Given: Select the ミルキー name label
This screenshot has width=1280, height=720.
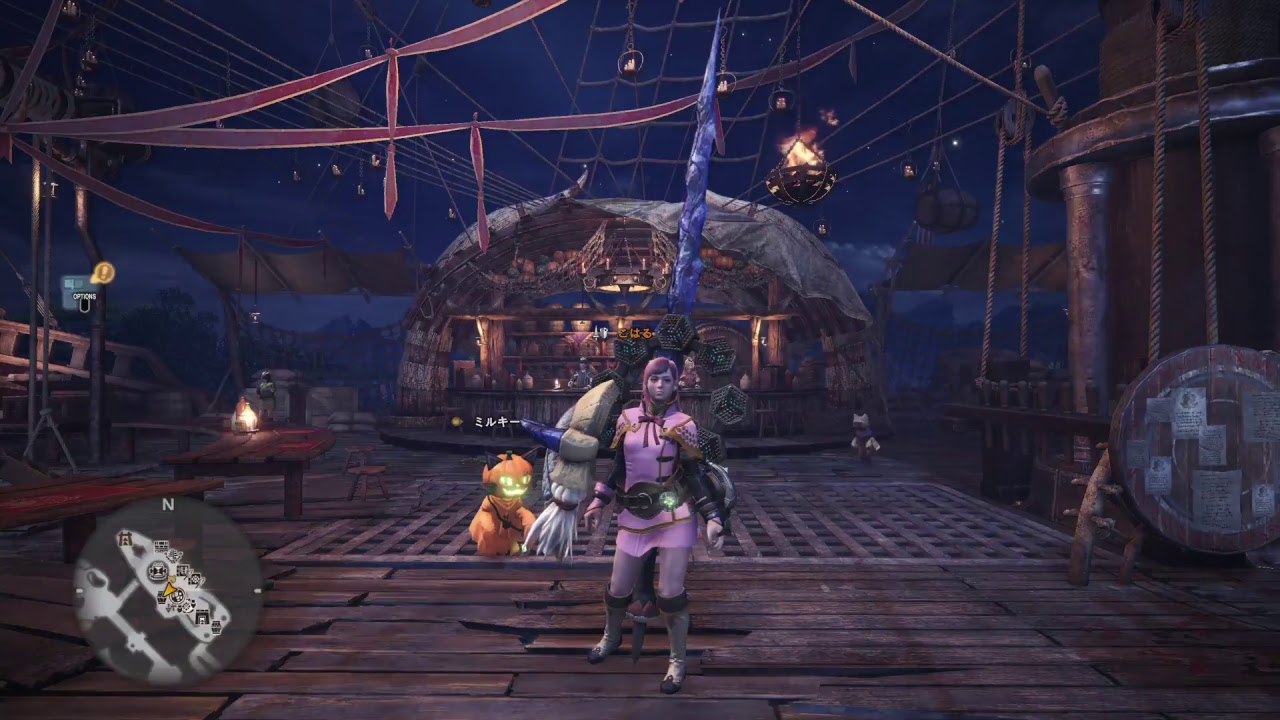Looking at the screenshot, I should tap(495, 424).
